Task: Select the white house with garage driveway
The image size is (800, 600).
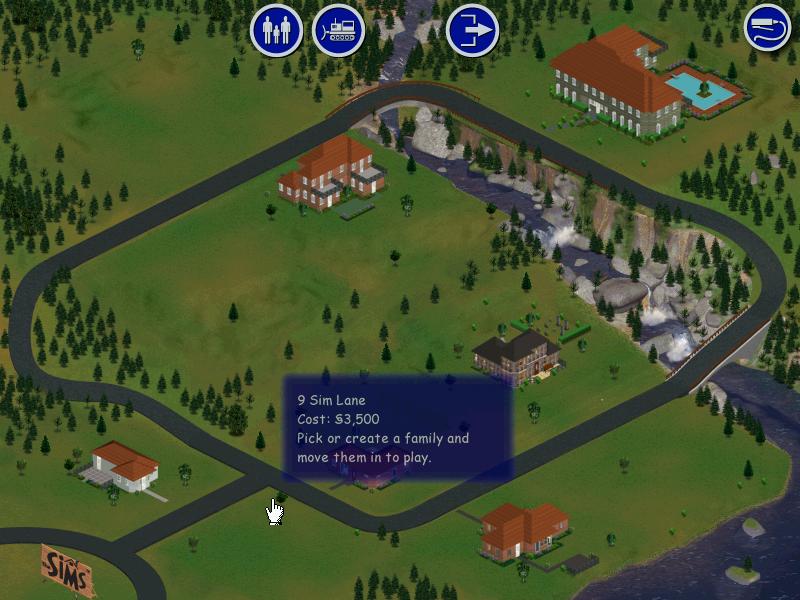Action: (122, 466)
